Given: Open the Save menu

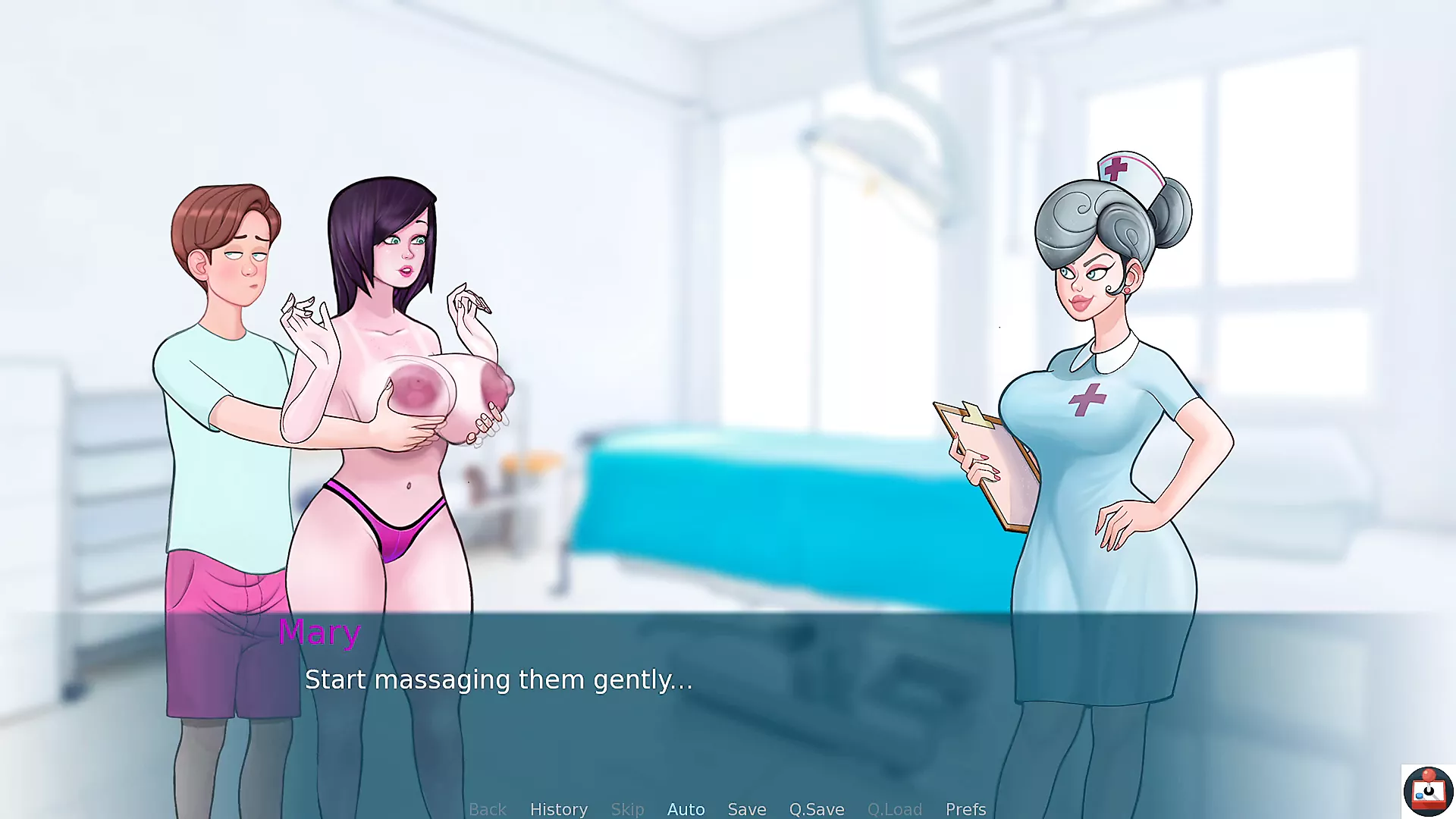Looking at the screenshot, I should (747, 809).
